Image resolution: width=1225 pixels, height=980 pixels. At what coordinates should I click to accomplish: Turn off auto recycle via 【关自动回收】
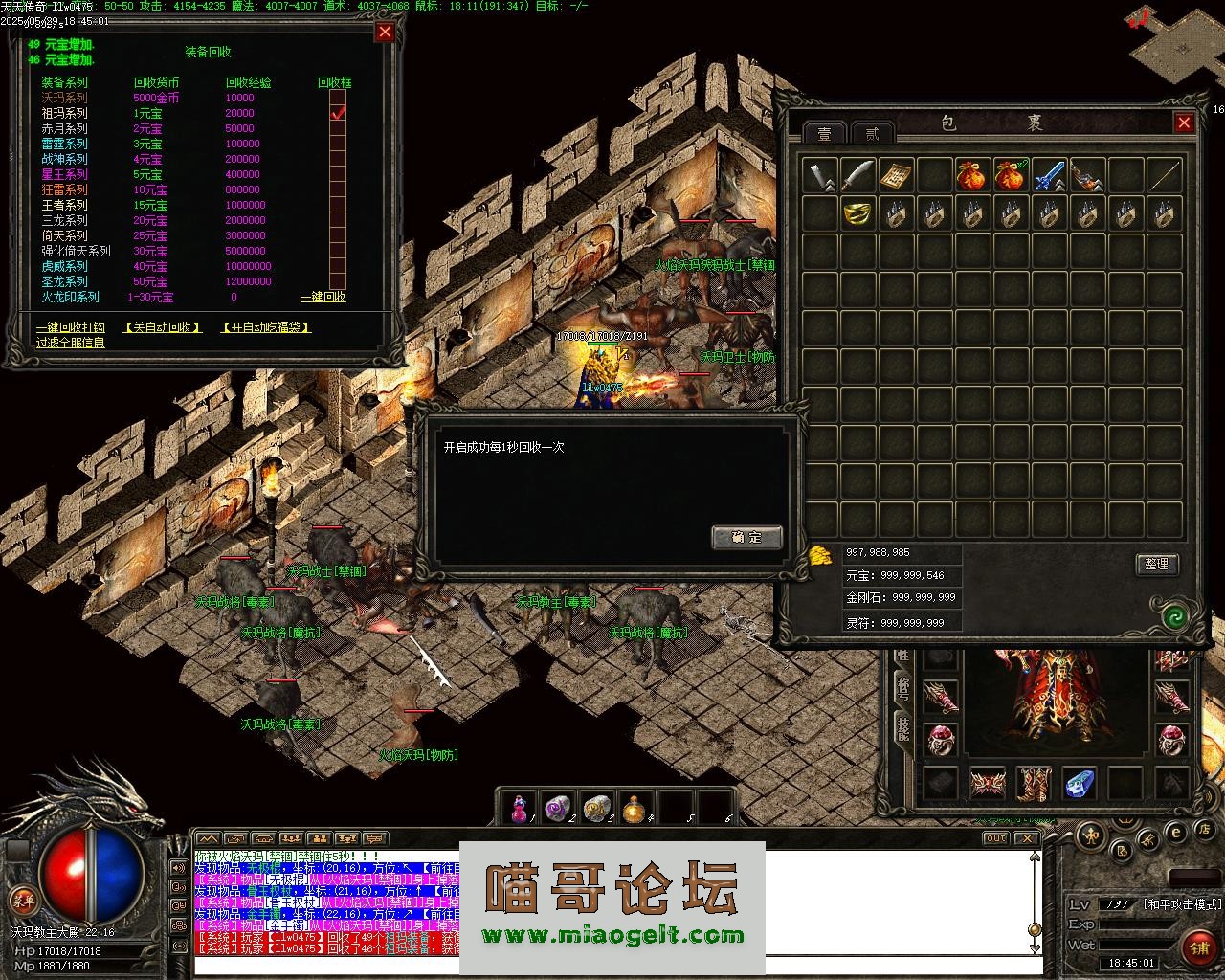pyautogui.click(x=163, y=327)
